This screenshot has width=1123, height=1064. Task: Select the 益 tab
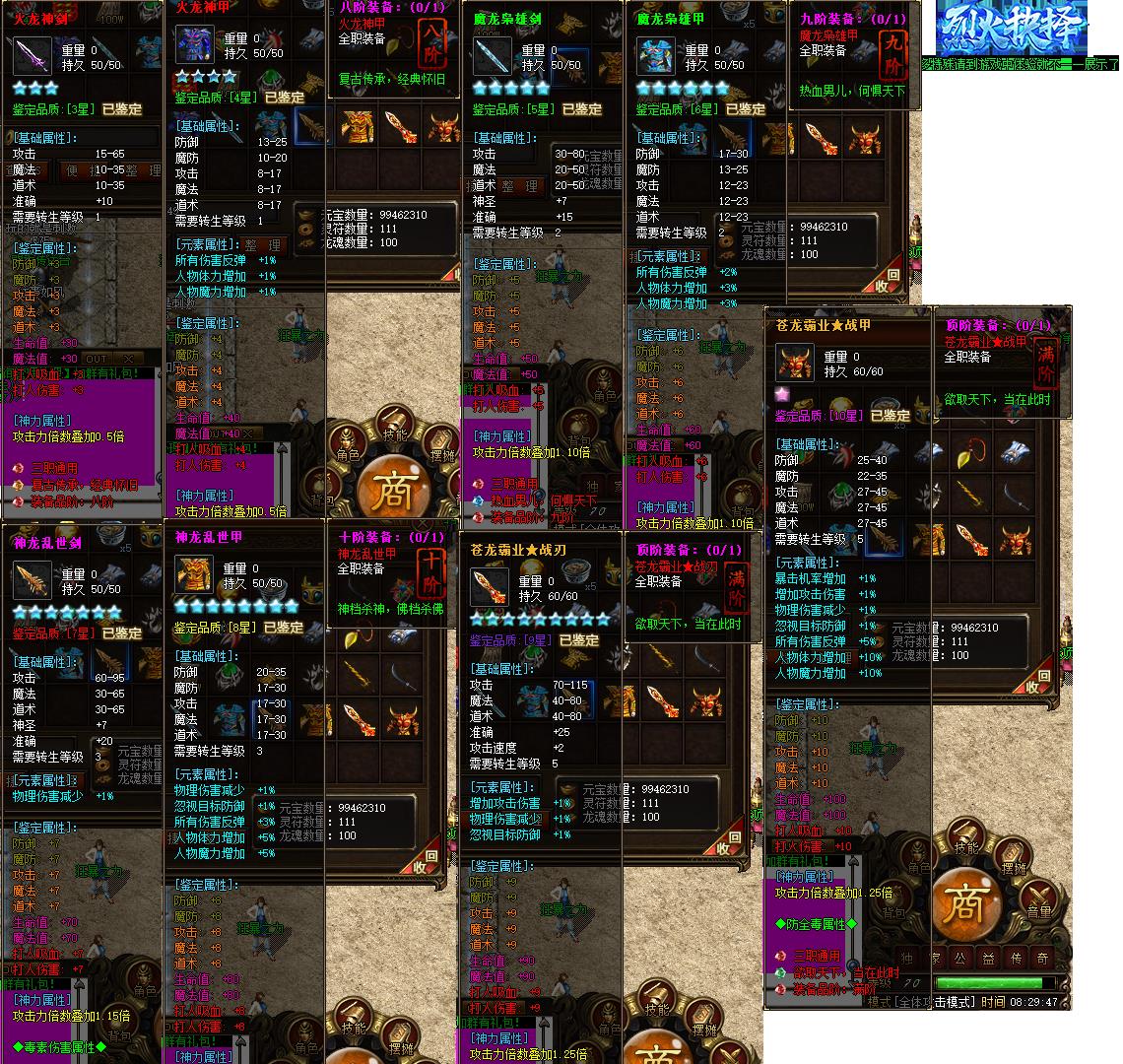pyautogui.click(x=987, y=957)
